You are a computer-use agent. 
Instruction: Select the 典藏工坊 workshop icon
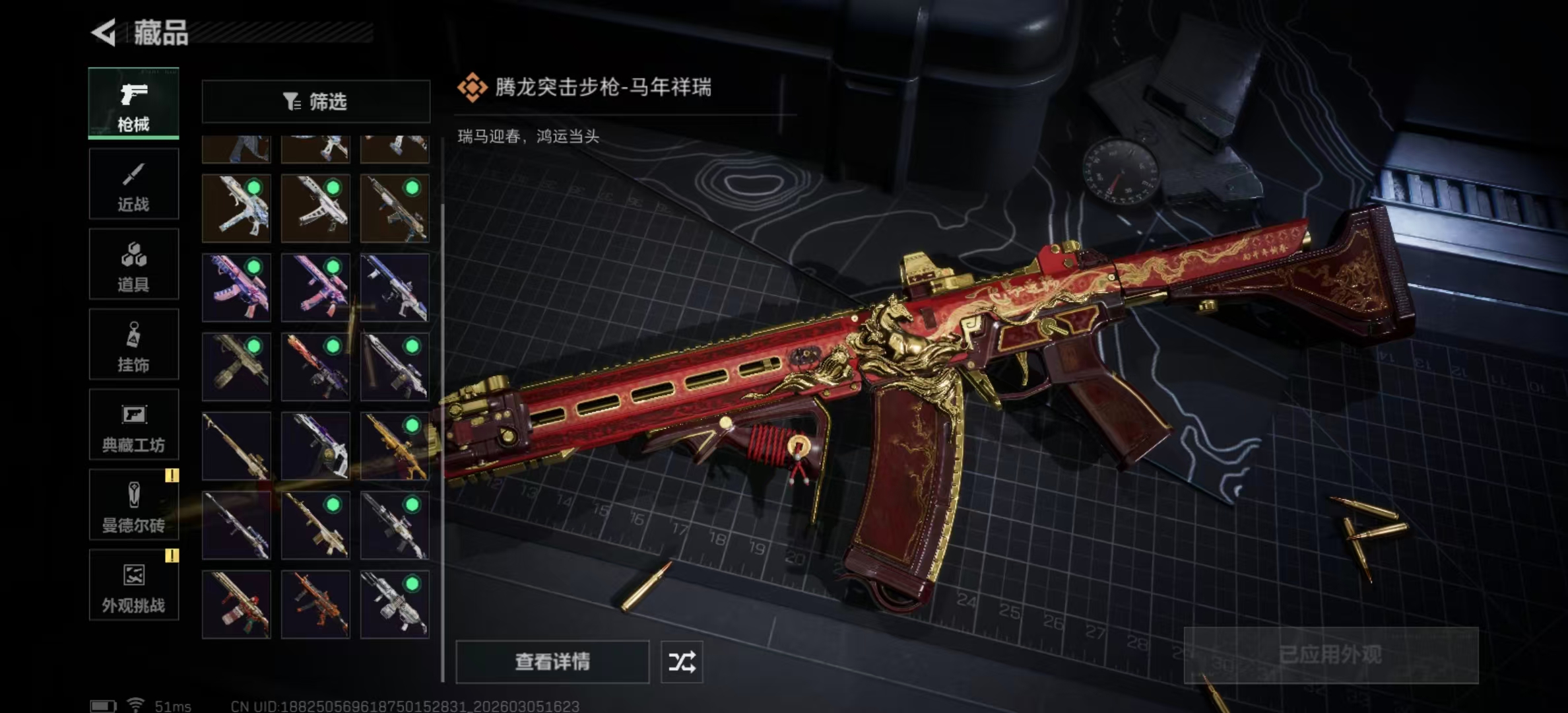133,426
